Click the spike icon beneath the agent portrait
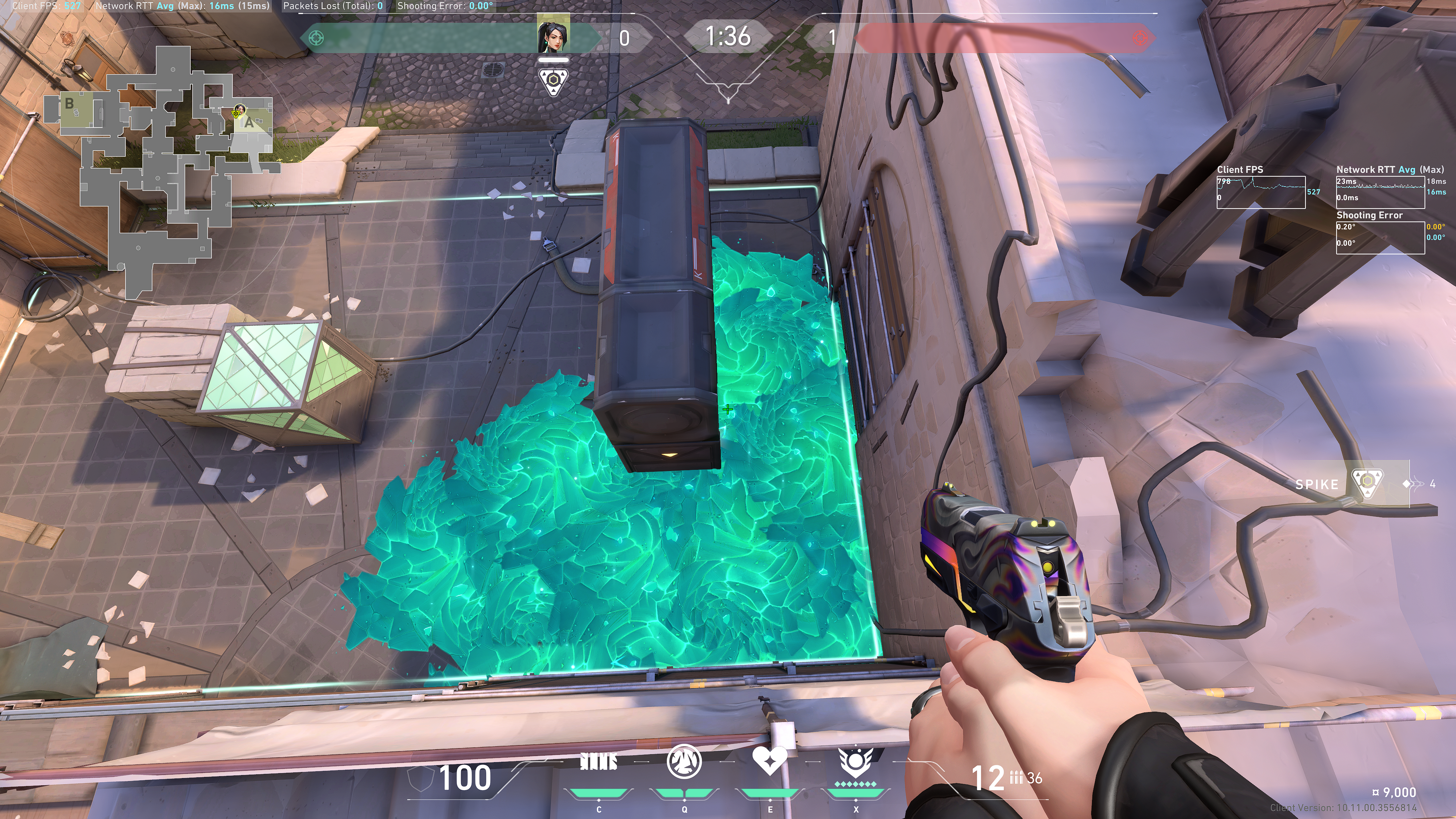1456x819 pixels. [553, 83]
